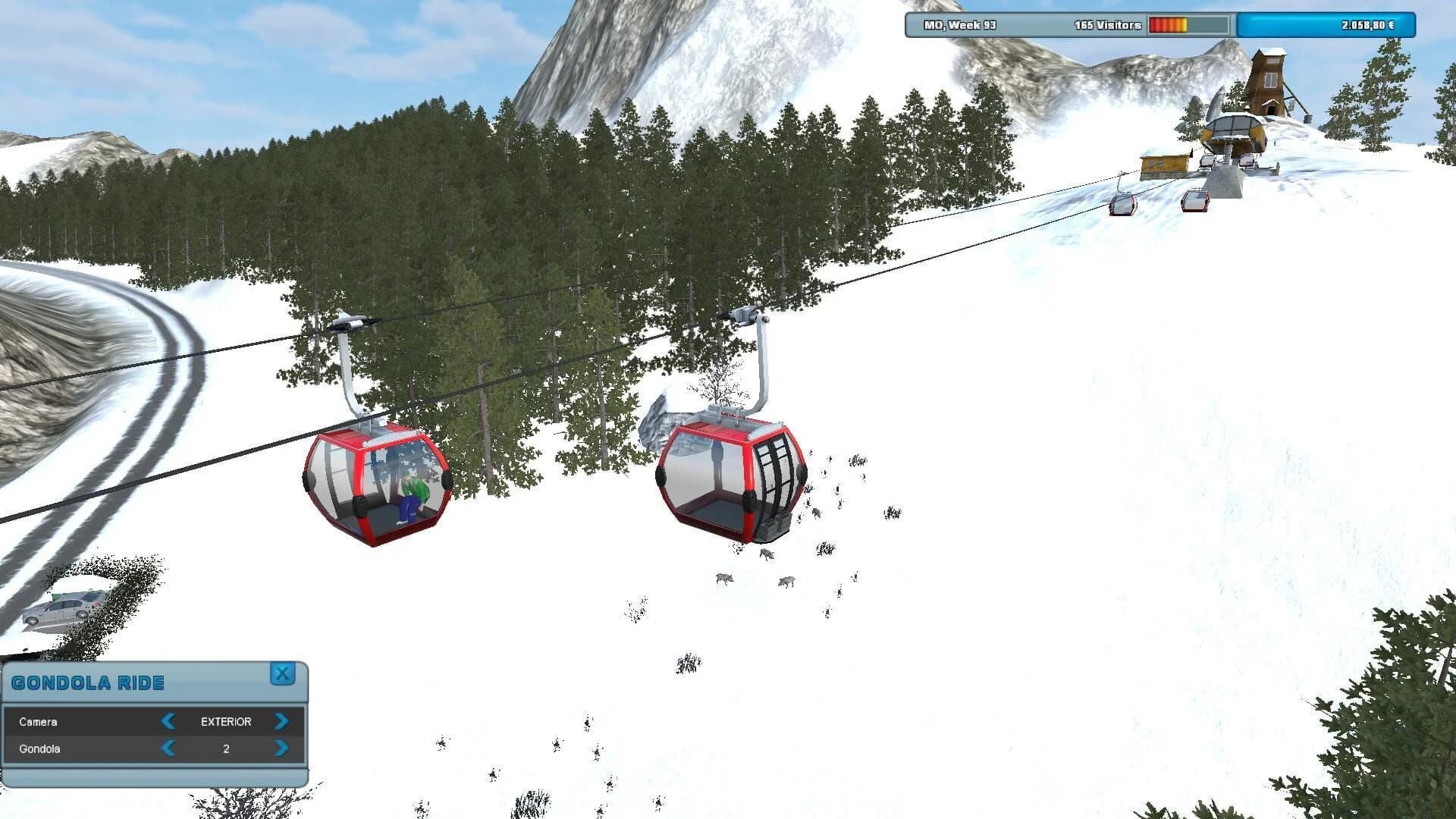Click the EXTERIOR camera mode label

pos(225,721)
